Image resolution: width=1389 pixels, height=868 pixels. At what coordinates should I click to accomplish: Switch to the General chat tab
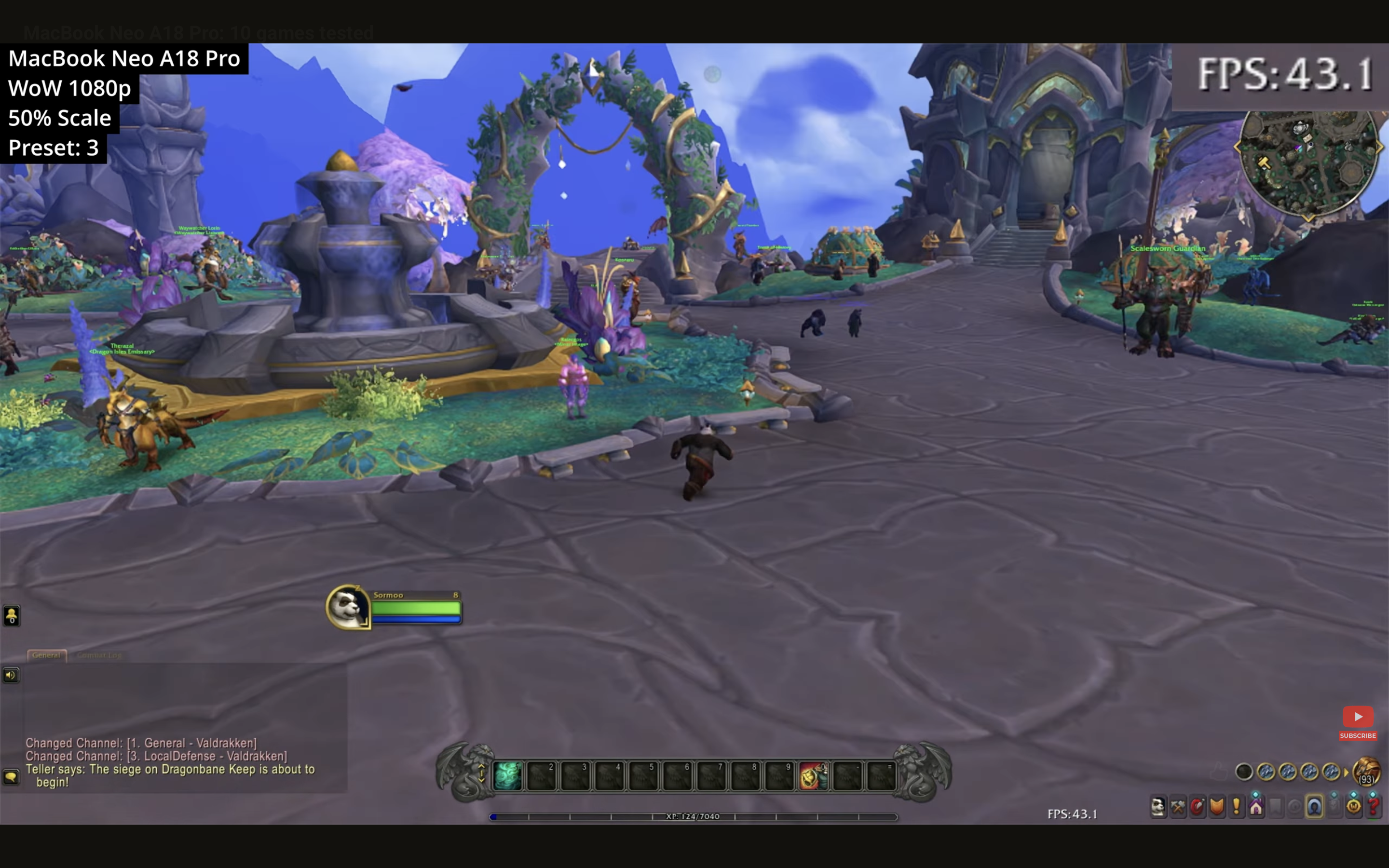click(x=46, y=655)
